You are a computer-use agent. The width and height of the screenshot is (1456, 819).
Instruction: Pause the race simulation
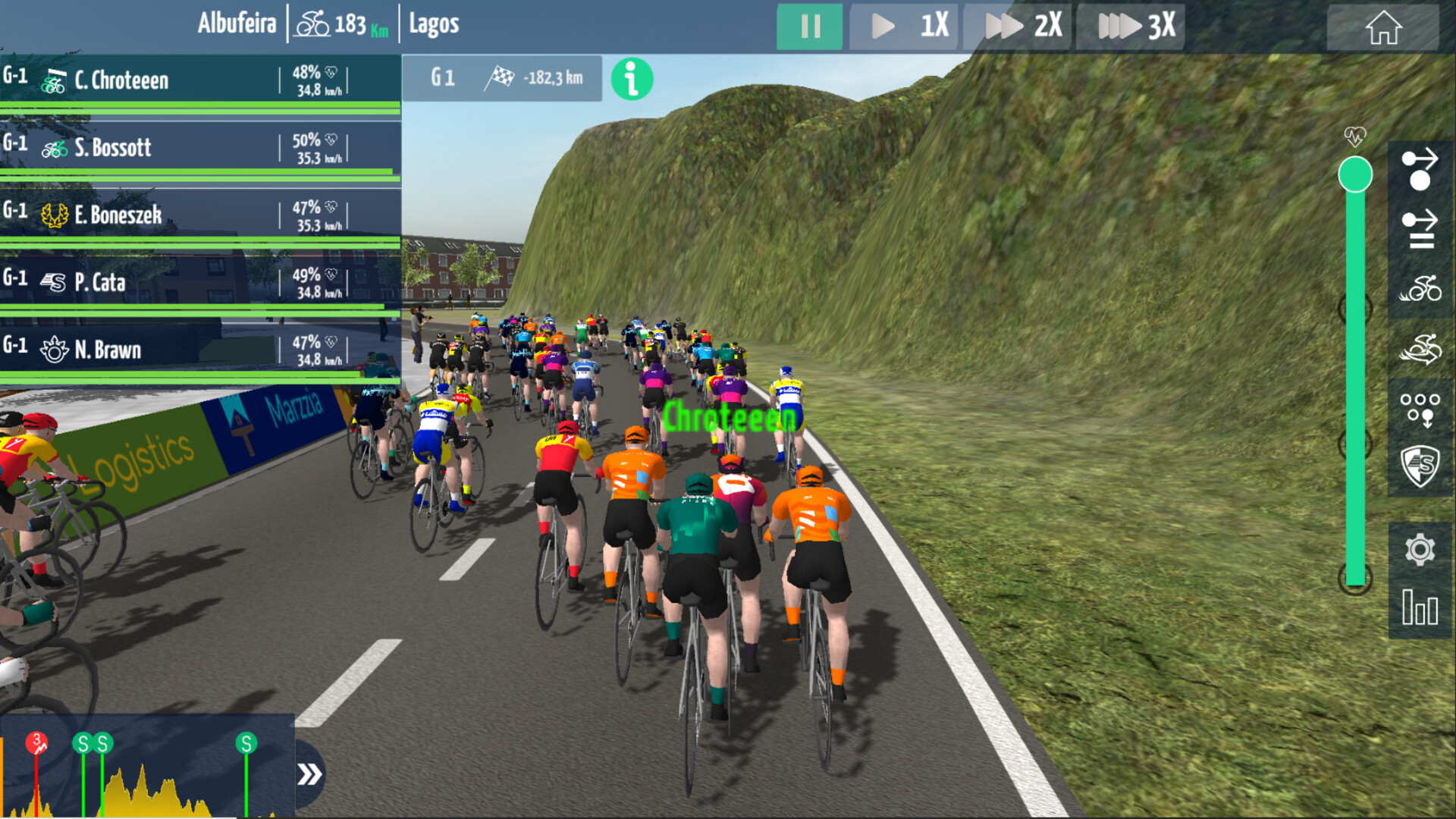pyautogui.click(x=809, y=27)
